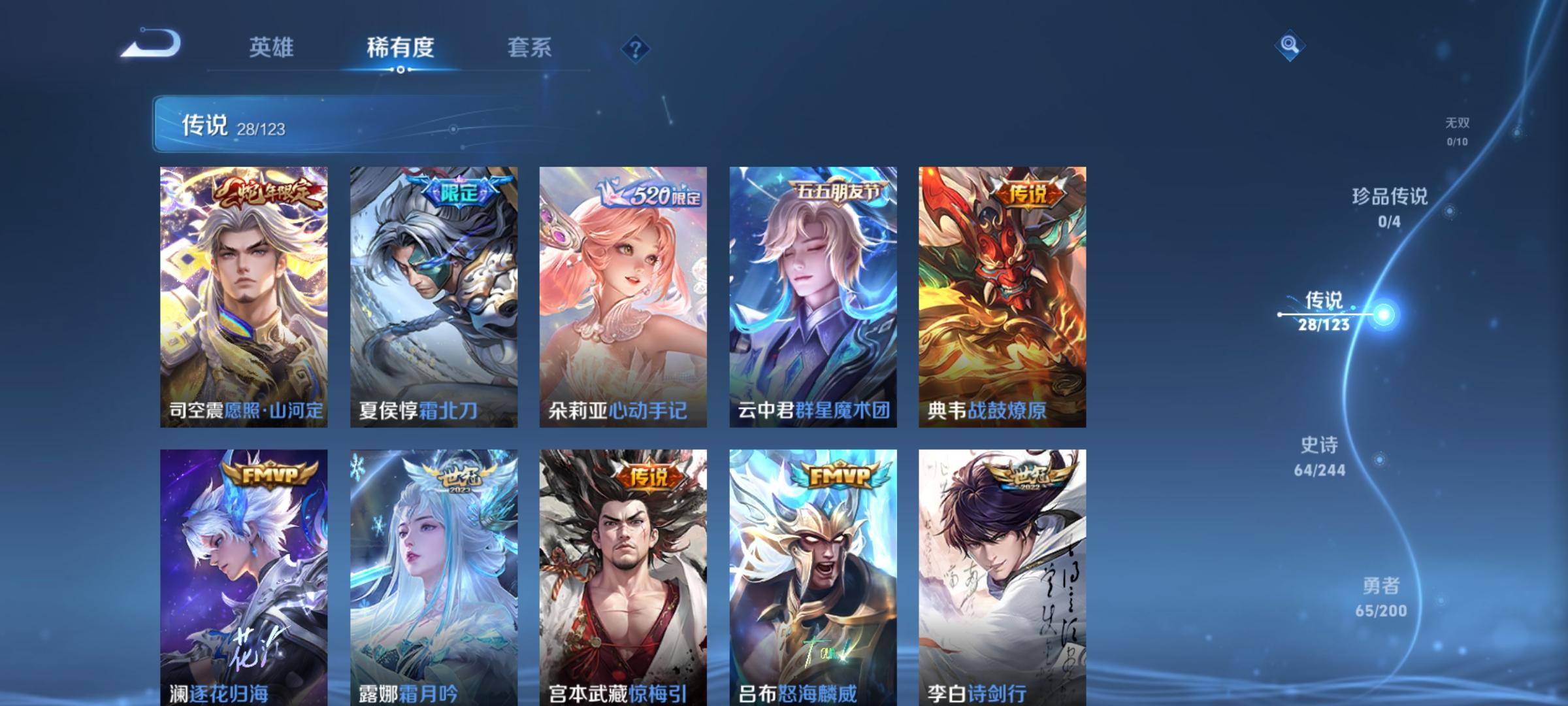
Task: Open the magnifying glass search
Action: 1289,45
